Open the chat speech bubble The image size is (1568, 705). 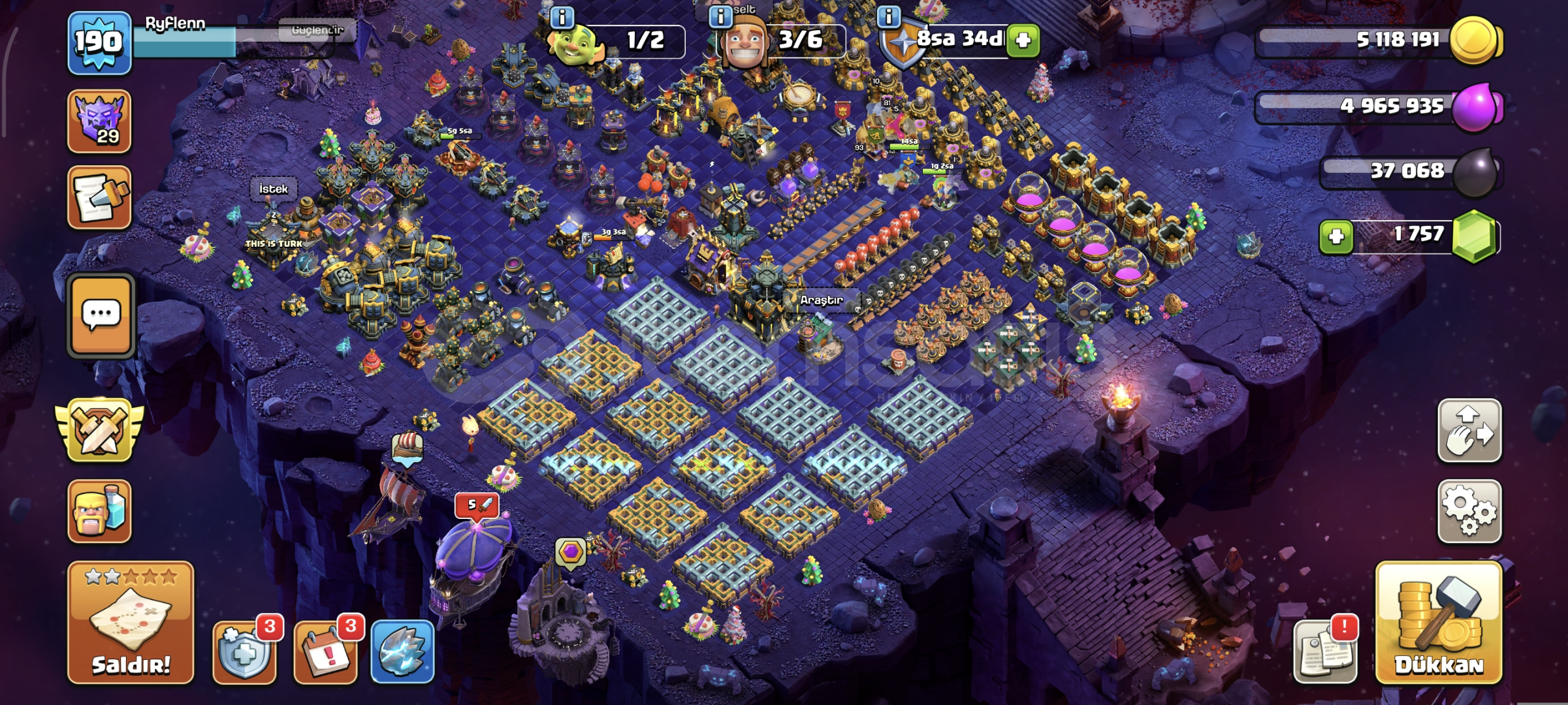pyautogui.click(x=101, y=315)
